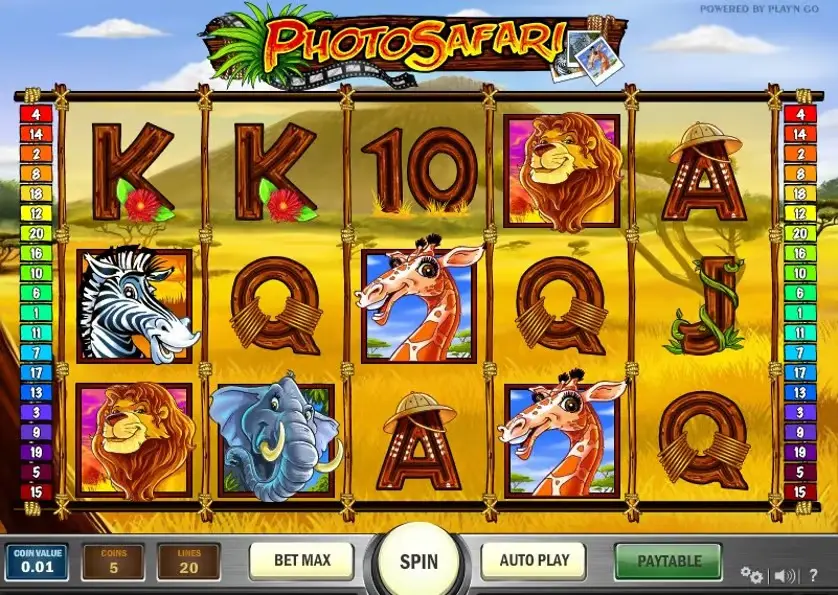Open the gear settings menu
The image size is (838, 595).
tap(751, 575)
